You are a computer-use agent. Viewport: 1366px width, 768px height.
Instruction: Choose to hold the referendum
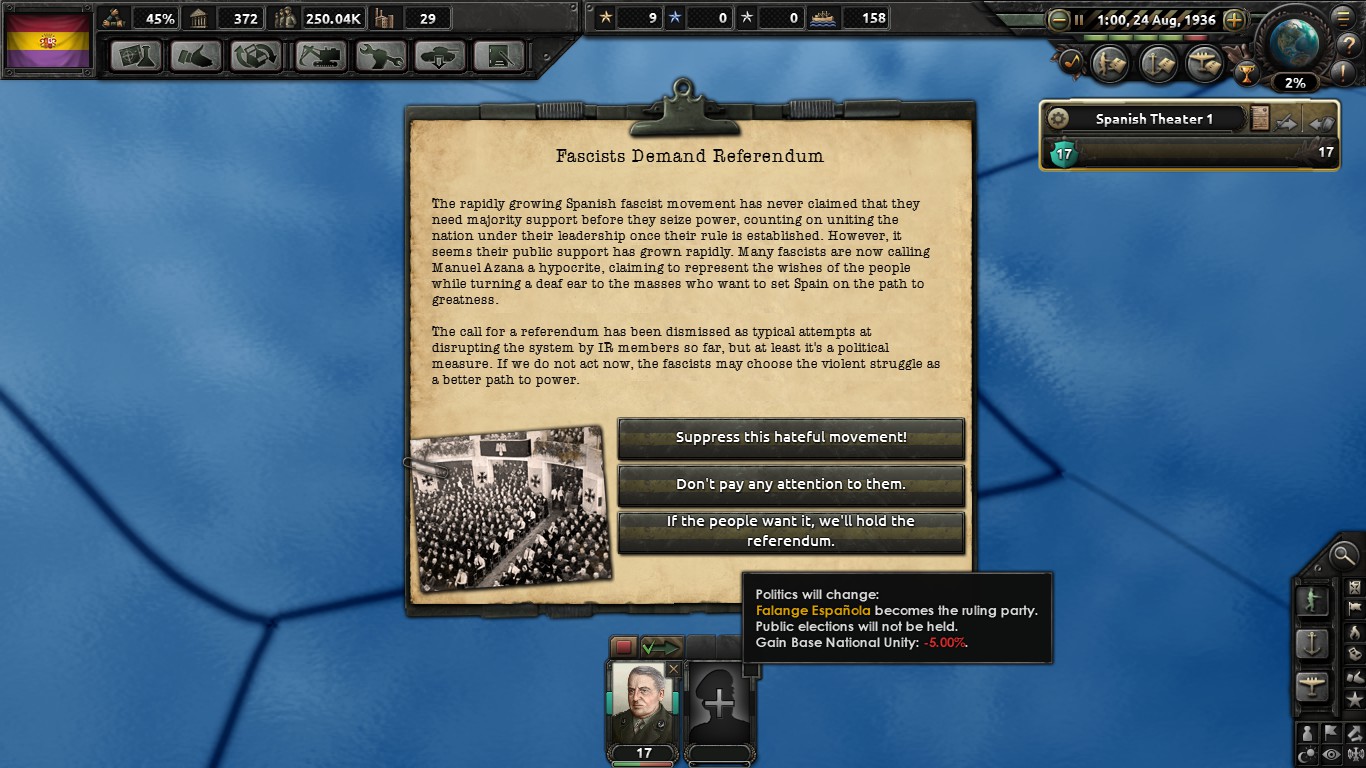[791, 533]
